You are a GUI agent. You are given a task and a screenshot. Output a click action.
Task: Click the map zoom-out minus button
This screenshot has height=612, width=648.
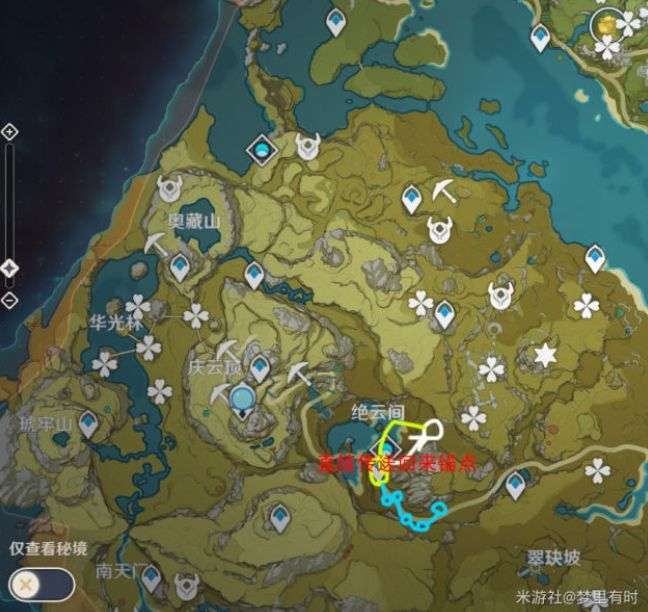tap(10, 299)
